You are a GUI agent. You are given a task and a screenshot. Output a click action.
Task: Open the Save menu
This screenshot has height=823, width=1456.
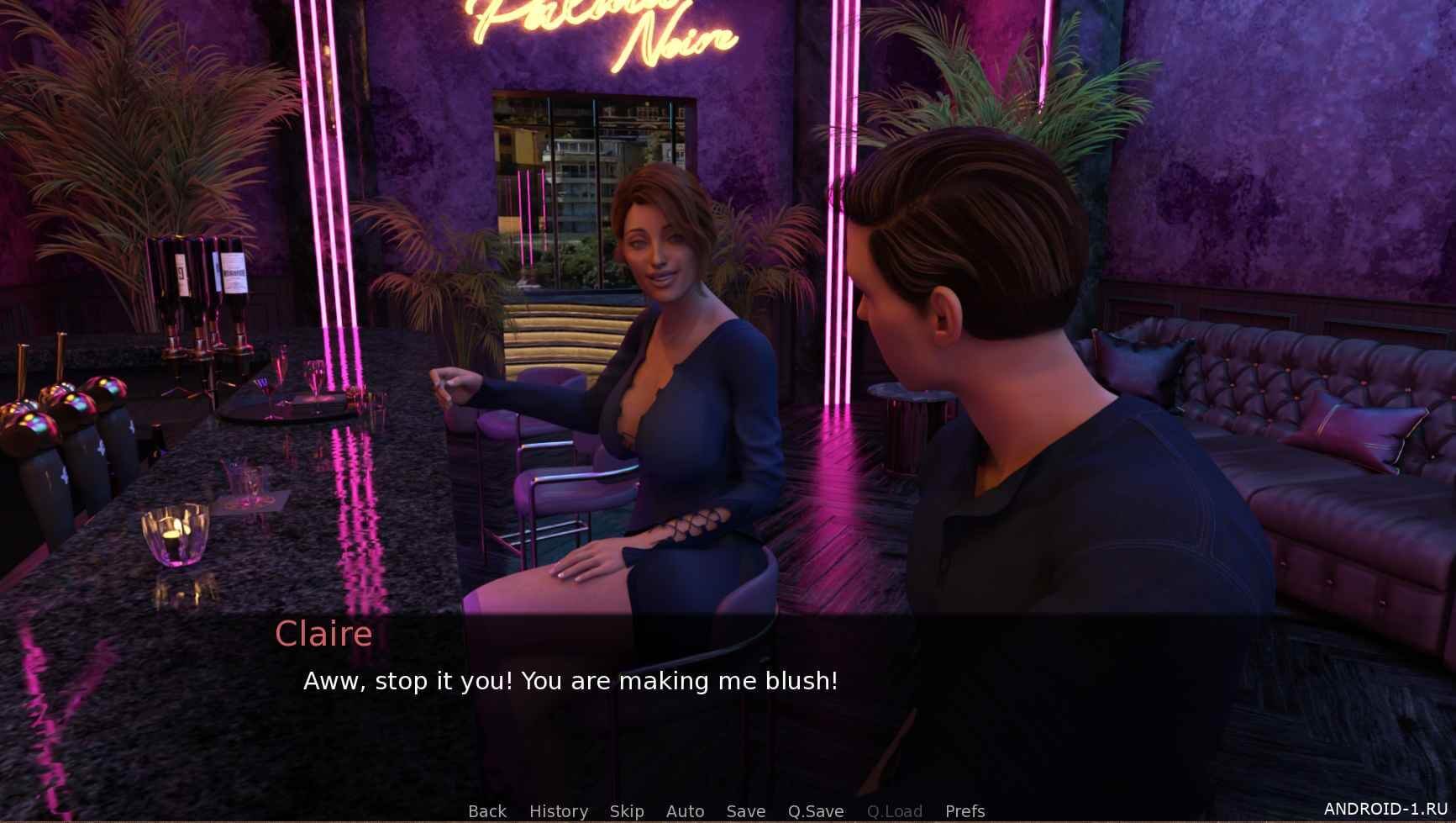pyautogui.click(x=745, y=810)
